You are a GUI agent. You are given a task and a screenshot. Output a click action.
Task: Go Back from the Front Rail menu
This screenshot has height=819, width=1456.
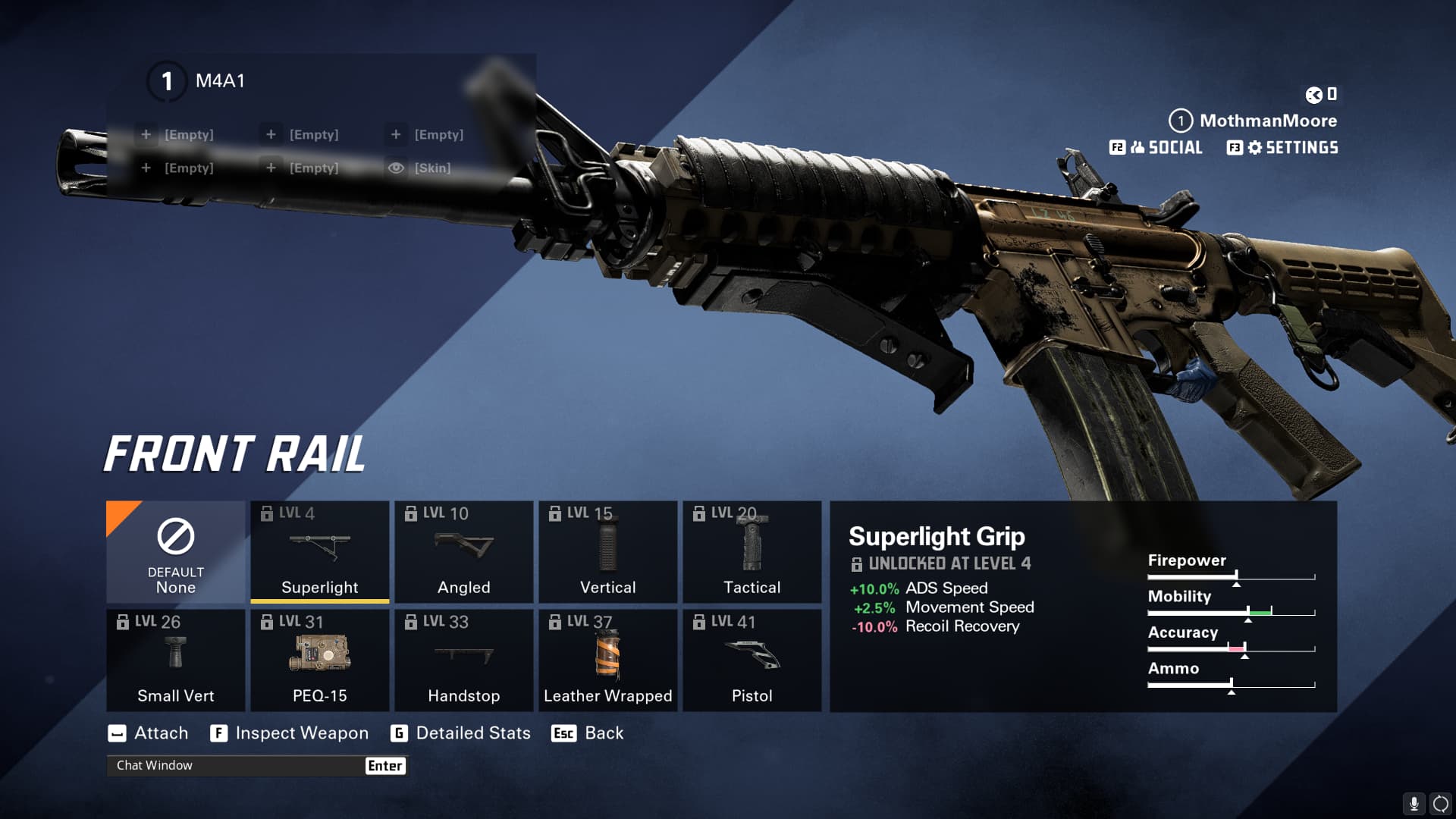click(x=588, y=733)
